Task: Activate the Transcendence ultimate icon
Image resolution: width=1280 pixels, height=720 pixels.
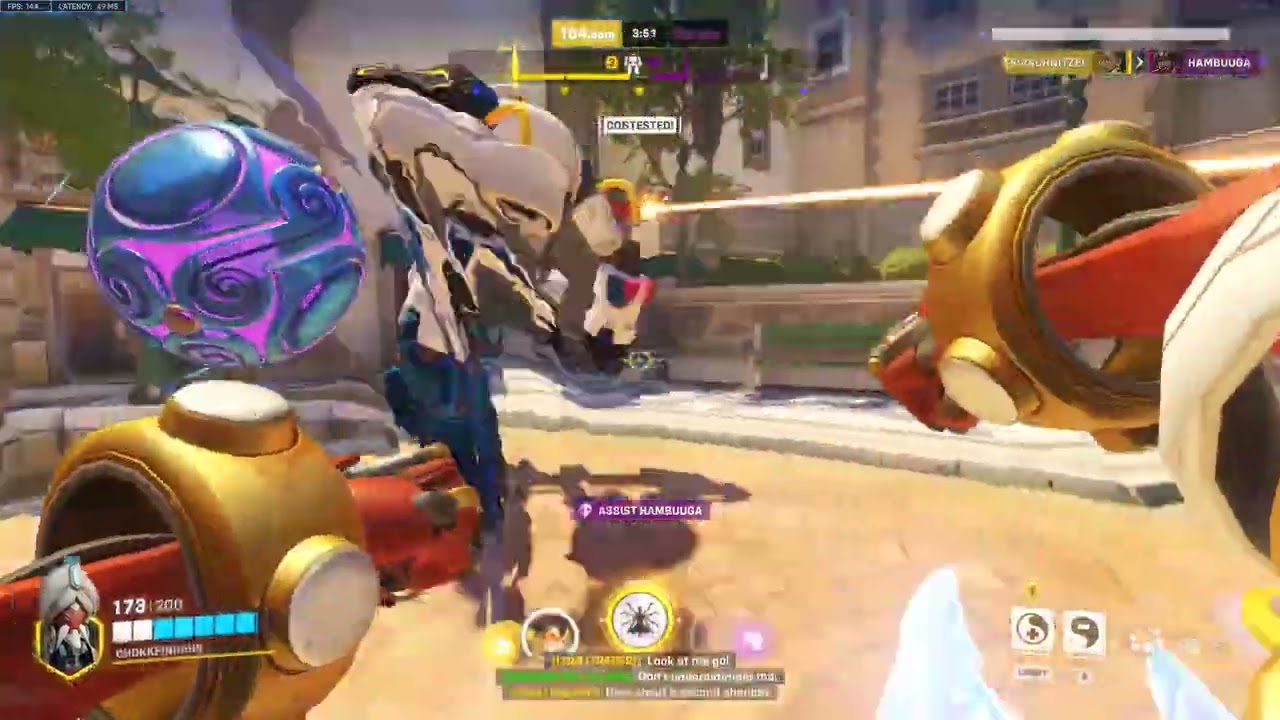Action: tap(640, 618)
